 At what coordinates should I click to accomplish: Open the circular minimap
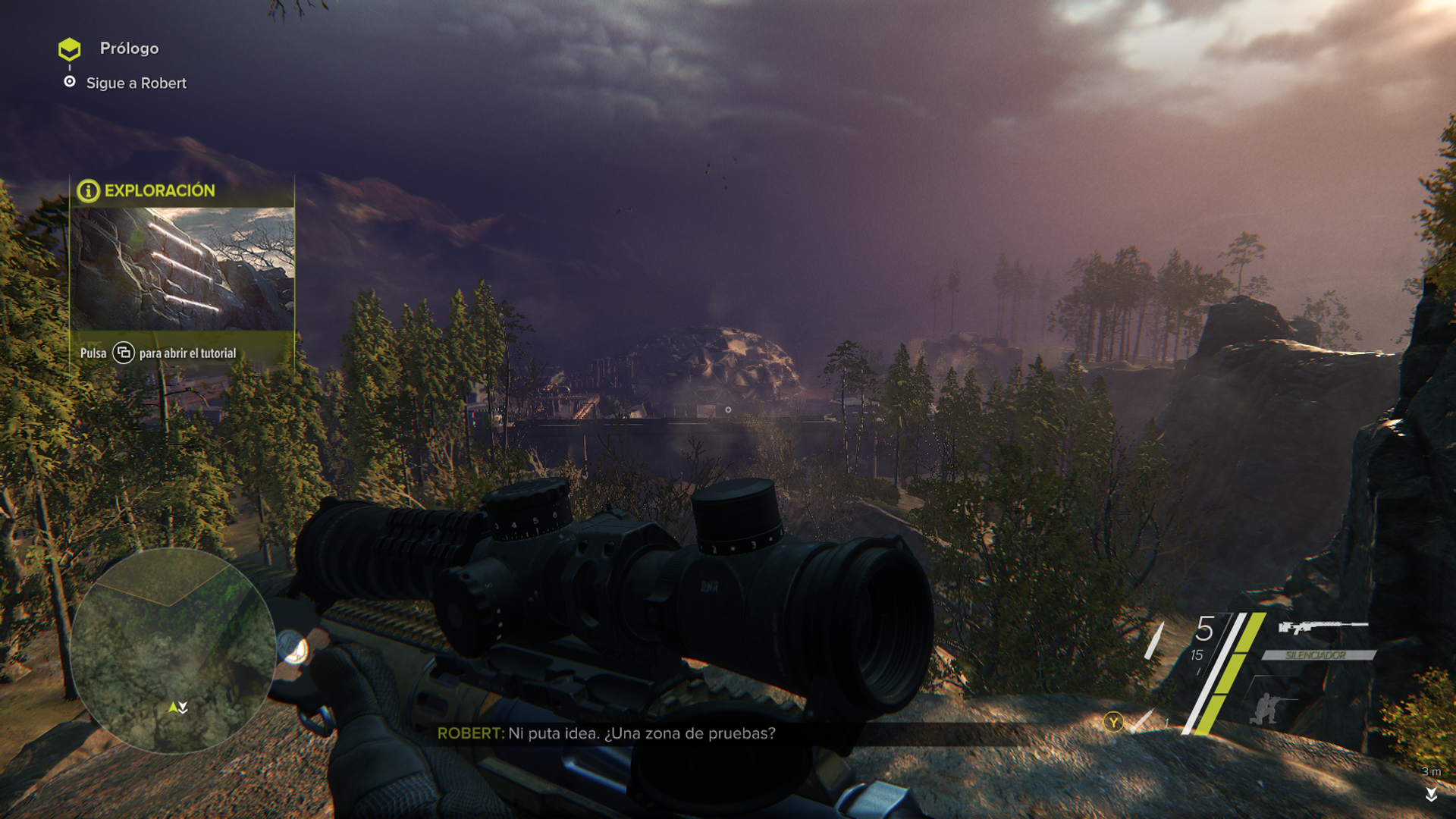point(173,651)
